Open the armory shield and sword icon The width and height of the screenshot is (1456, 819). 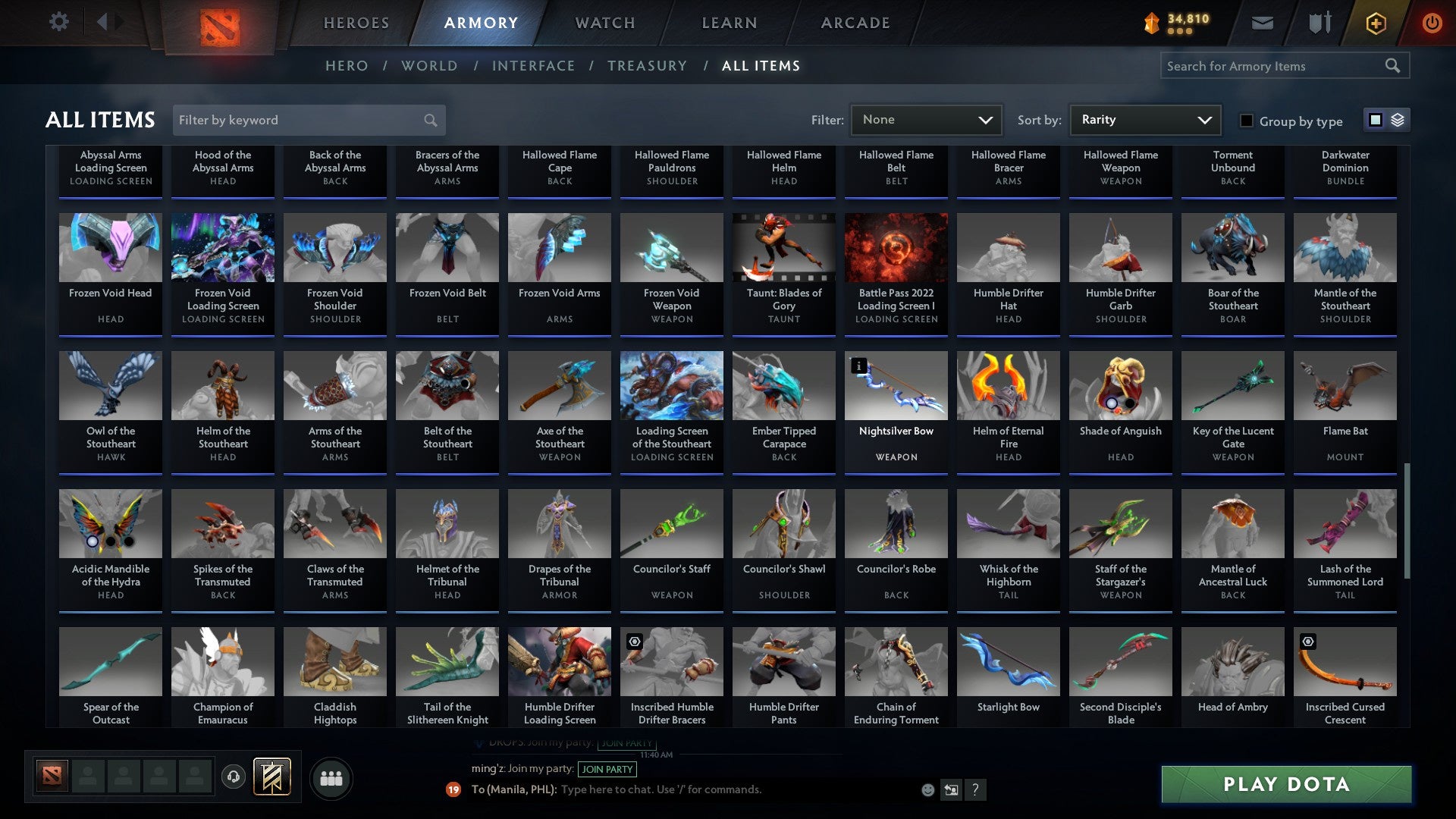tap(1319, 23)
